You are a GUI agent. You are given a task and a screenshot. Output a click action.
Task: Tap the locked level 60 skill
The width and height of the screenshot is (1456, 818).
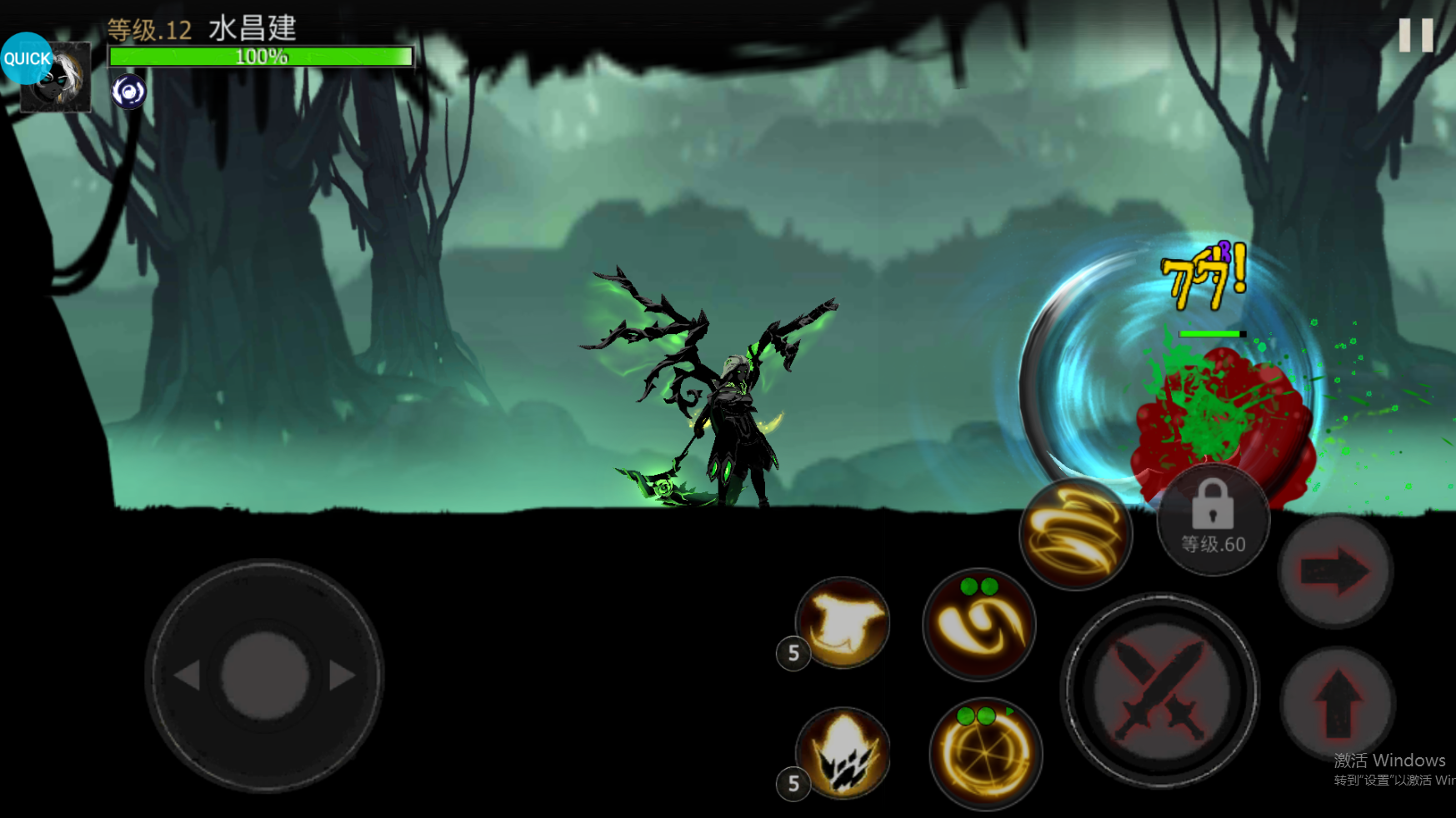[1213, 521]
